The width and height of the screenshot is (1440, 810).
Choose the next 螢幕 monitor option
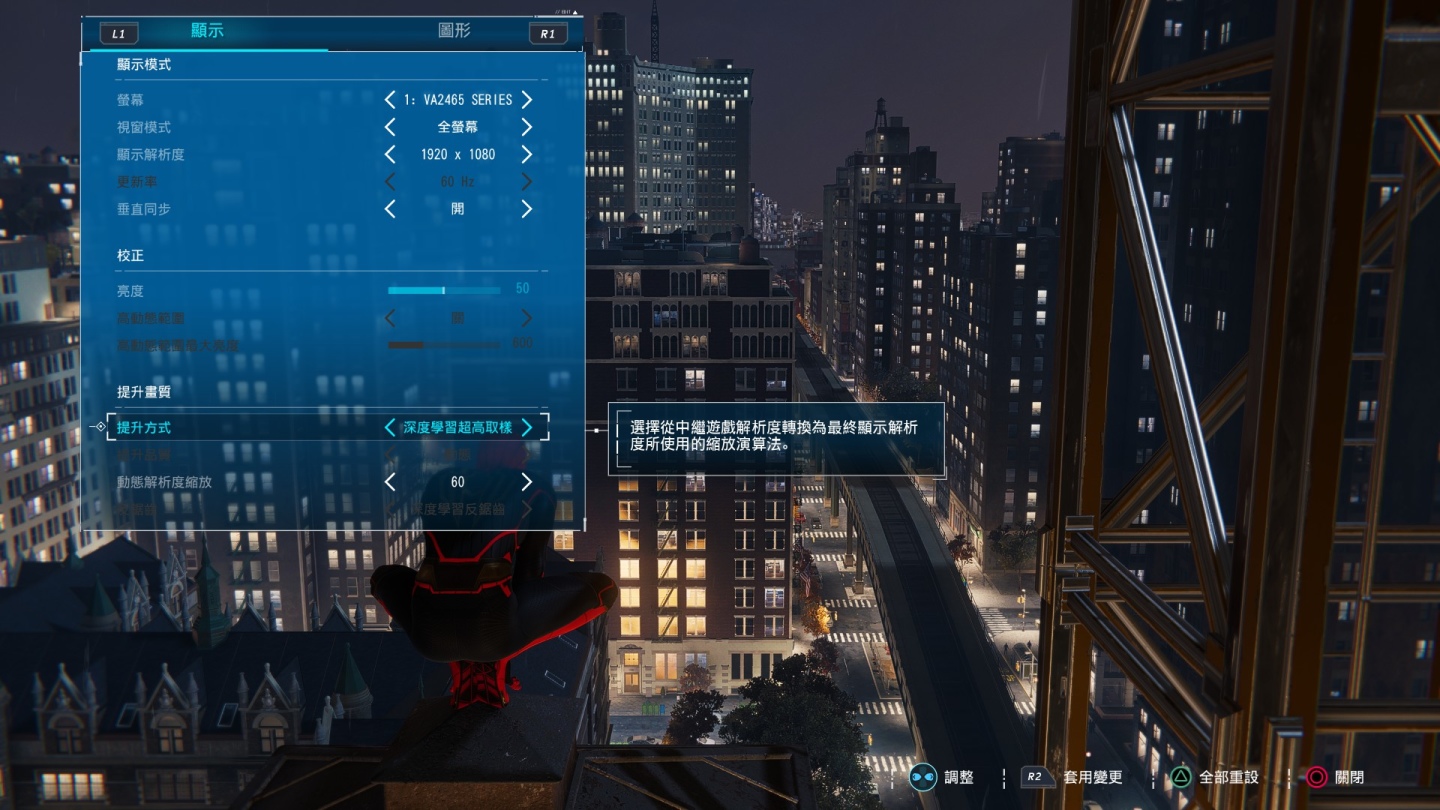526,100
